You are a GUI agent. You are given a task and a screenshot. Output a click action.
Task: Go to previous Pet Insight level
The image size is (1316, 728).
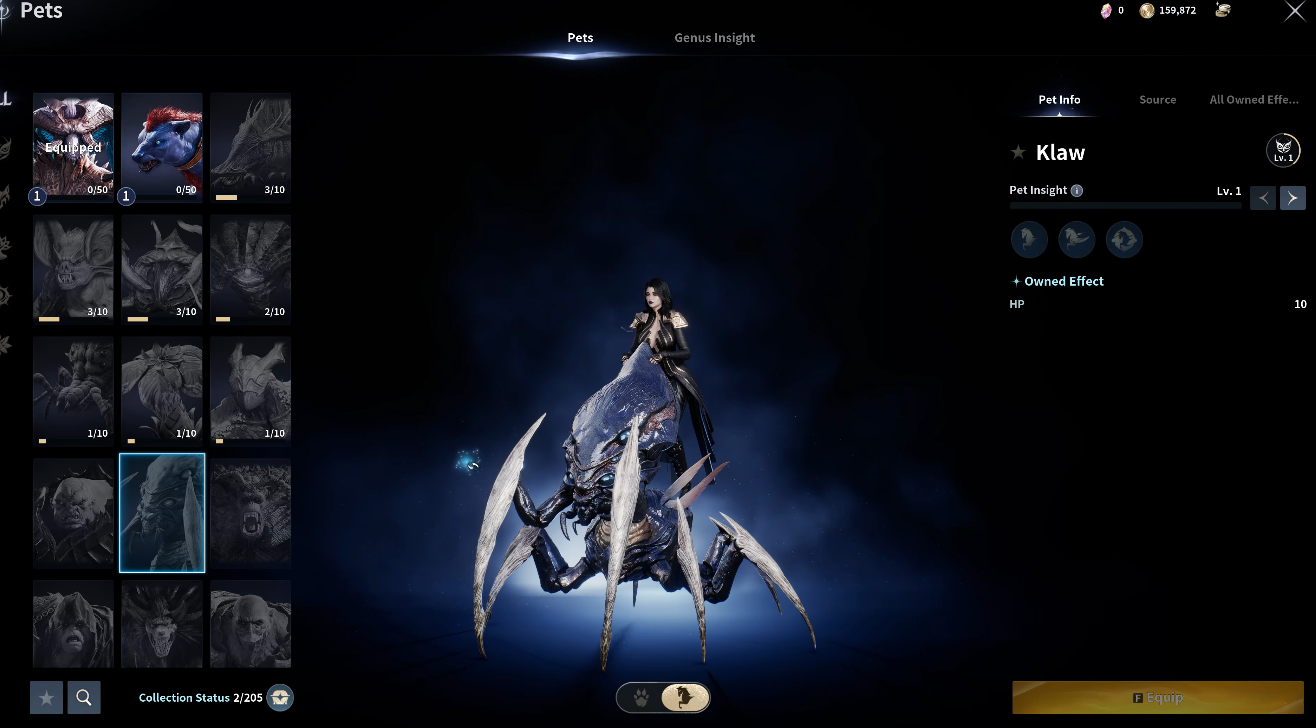[x=1263, y=197]
